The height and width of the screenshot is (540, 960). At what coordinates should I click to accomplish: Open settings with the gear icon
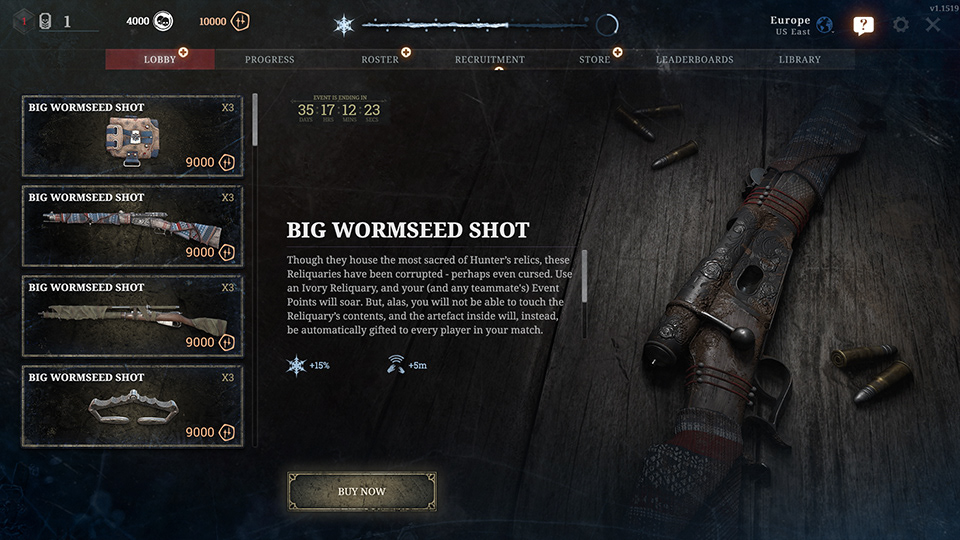901,24
